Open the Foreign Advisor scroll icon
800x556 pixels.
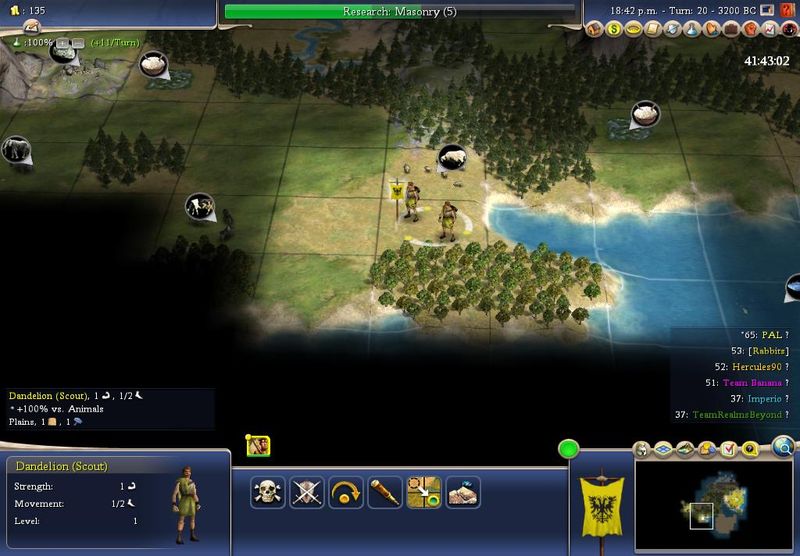coord(653,30)
